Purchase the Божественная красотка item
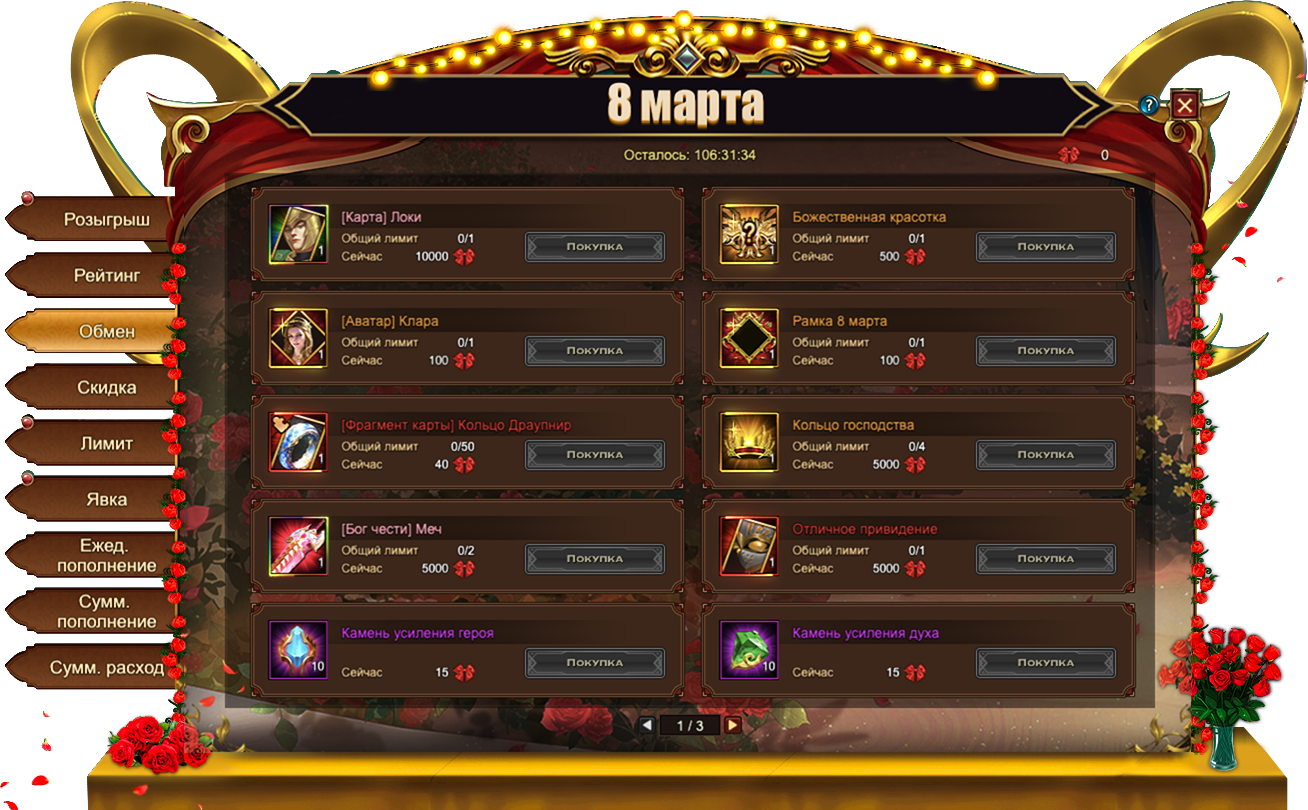 click(x=1045, y=247)
